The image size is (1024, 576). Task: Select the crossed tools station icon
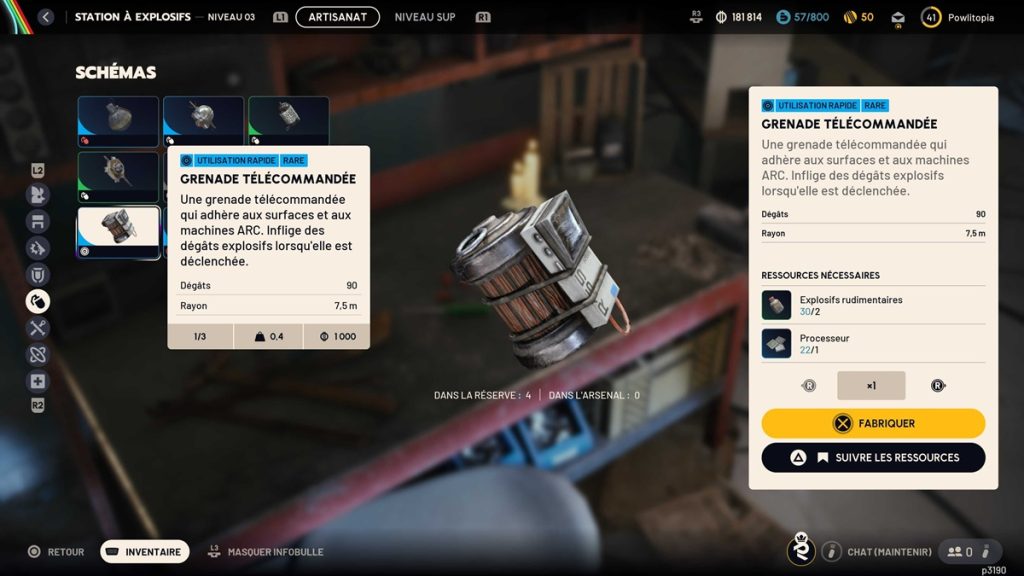click(38, 328)
